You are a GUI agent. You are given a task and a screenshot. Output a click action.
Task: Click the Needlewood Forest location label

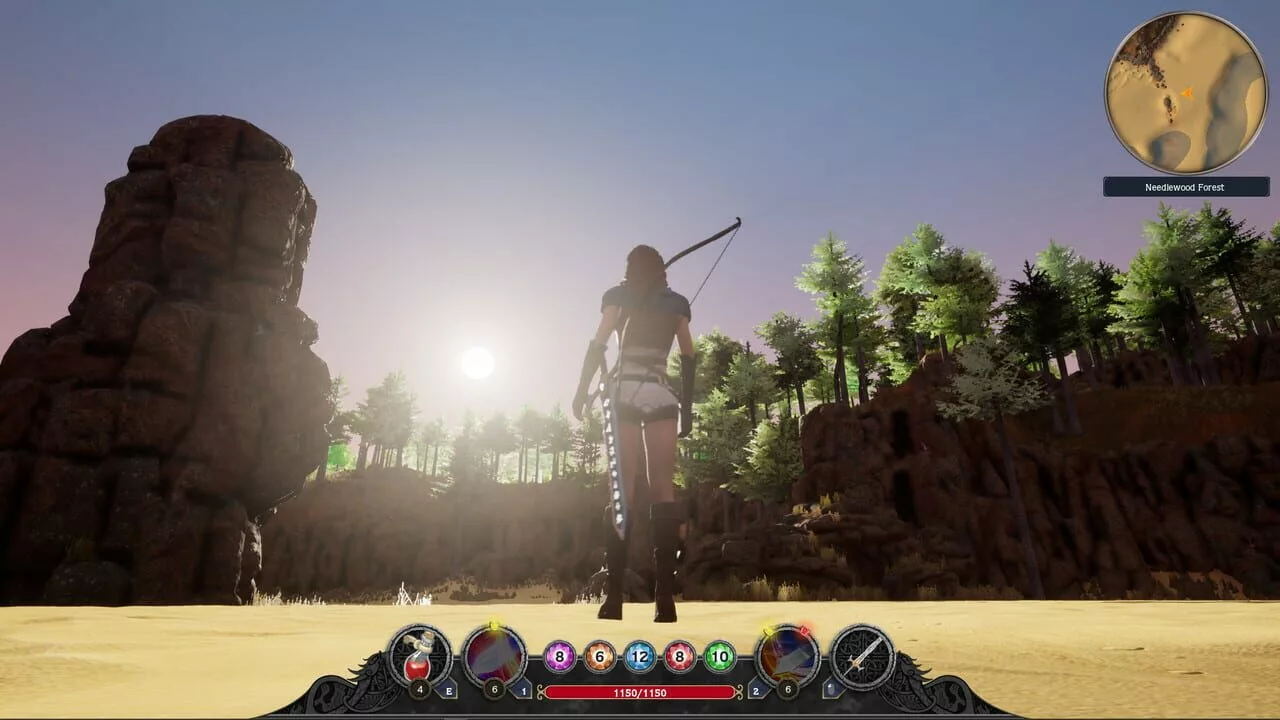[x=1186, y=187]
